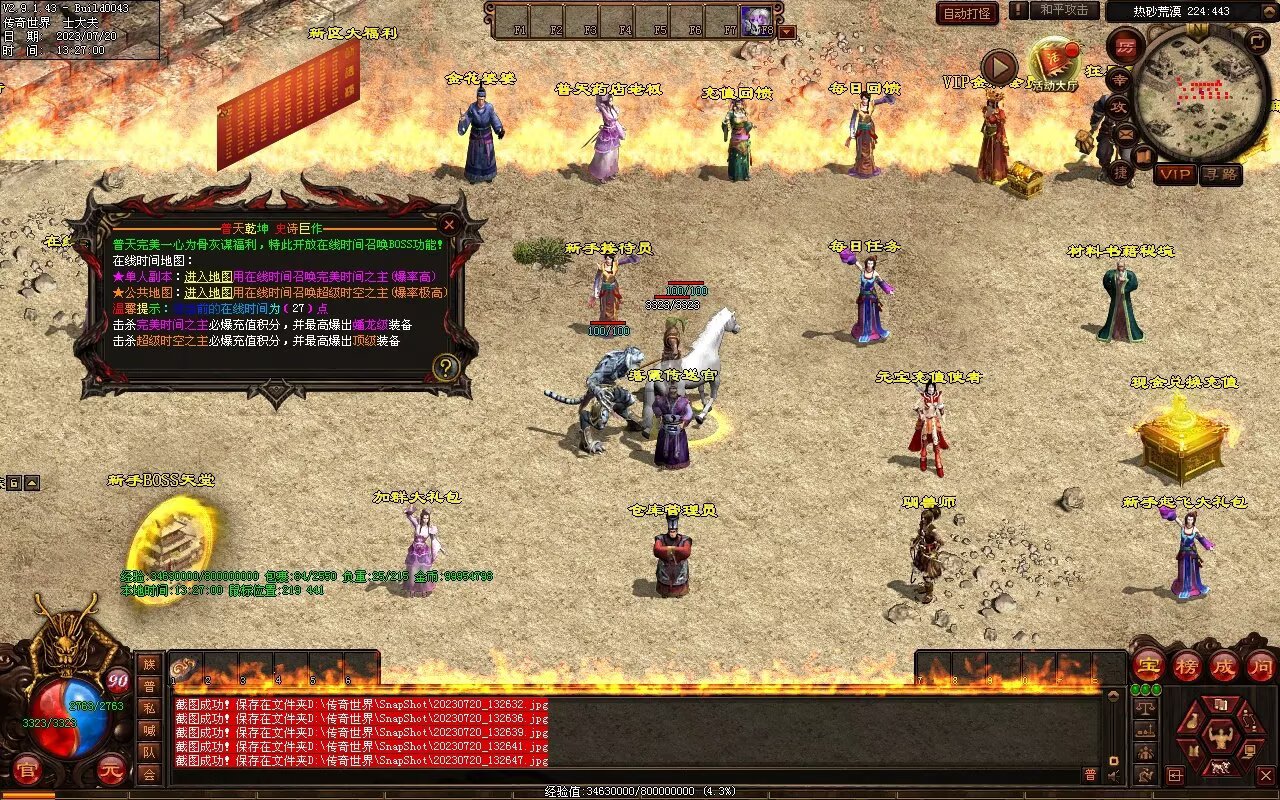Open the help question mark in info panel
The width and height of the screenshot is (1280, 800).
tap(445, 368)
